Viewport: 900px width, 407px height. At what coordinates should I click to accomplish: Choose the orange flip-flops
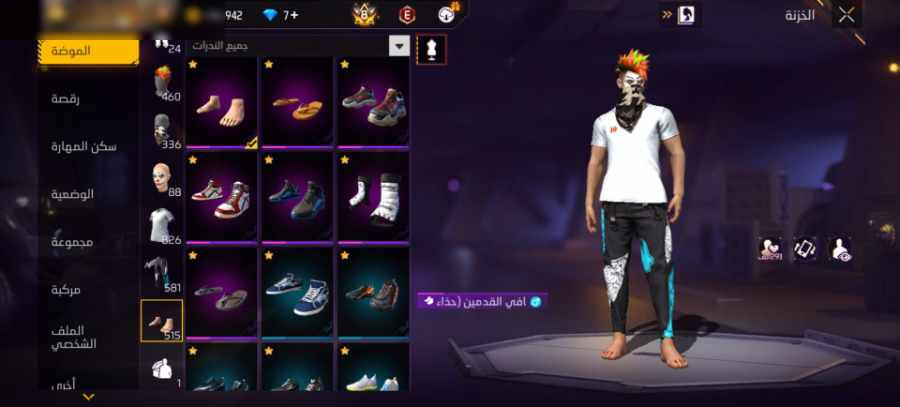pos(296,104)
